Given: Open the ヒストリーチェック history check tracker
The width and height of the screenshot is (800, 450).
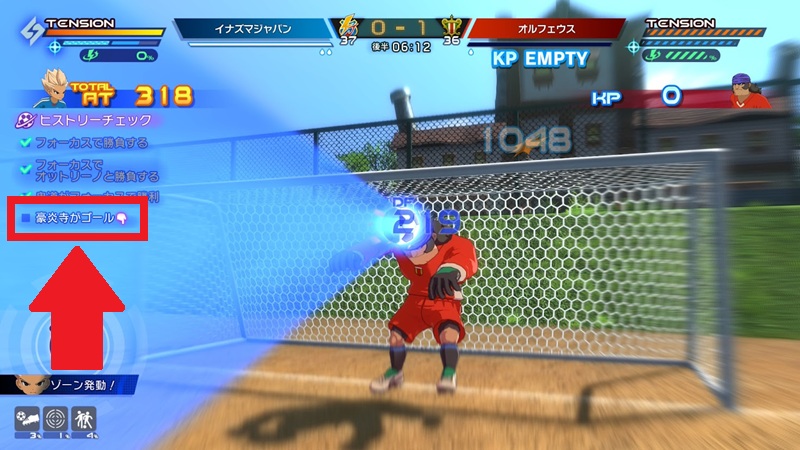Looking at the screenshot, I should click(x=82, y=120).
